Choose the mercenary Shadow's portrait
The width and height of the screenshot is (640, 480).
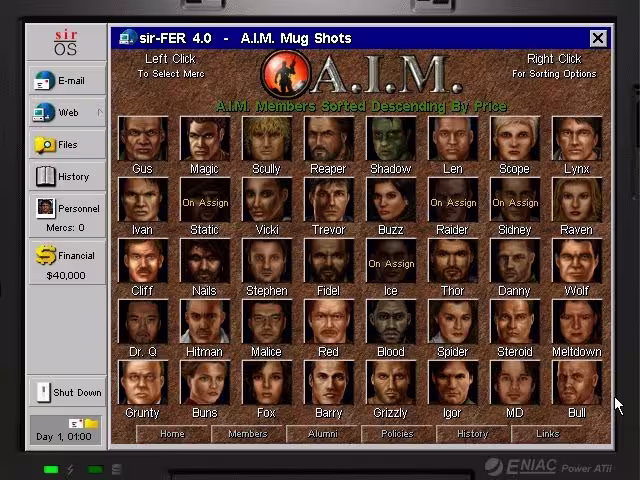click(390, 139)
